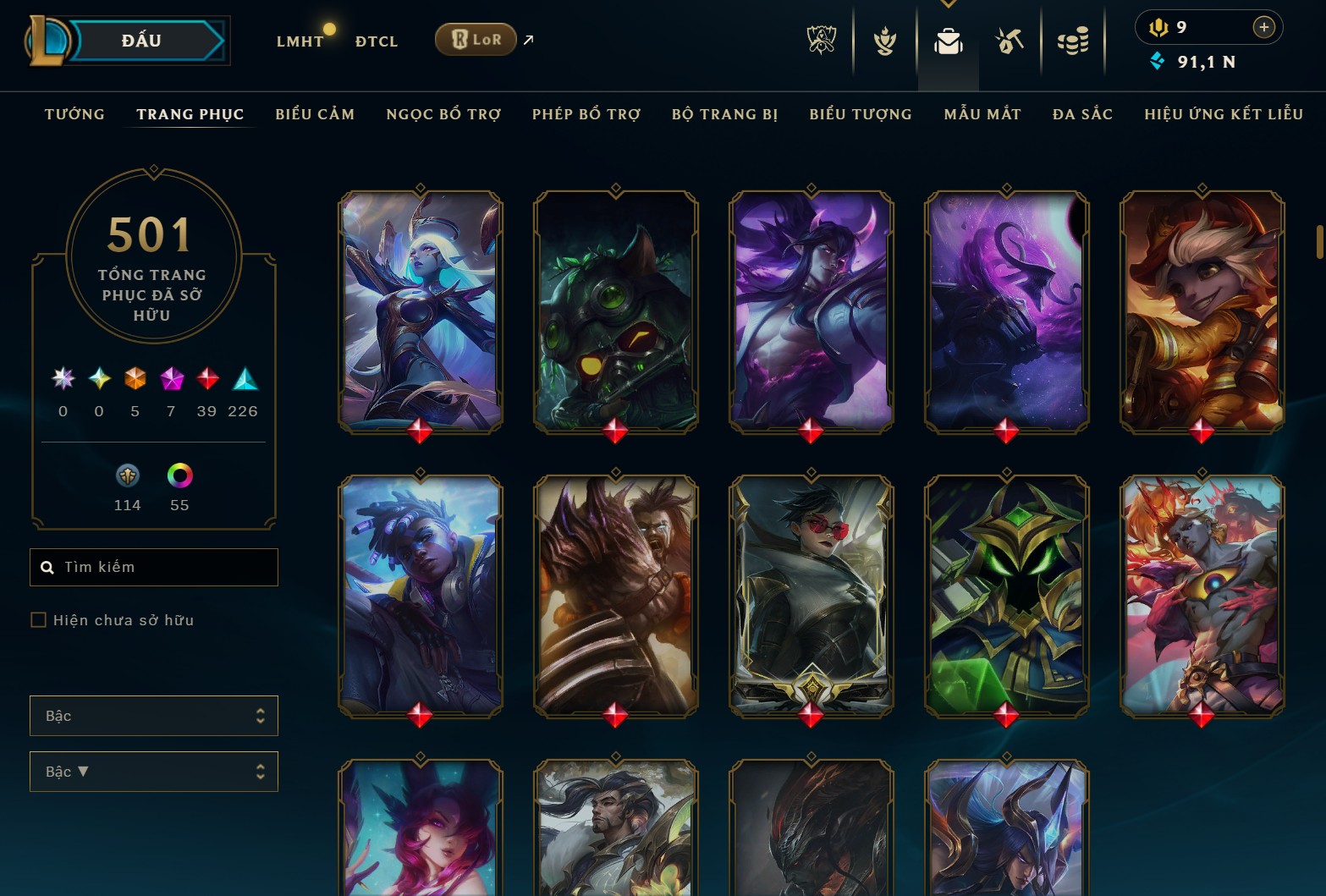Viewport: 1326px width, 896px height.
Task: Open the 'Bậc ▼' sort dropdown
Action: [x=153, y=771]
